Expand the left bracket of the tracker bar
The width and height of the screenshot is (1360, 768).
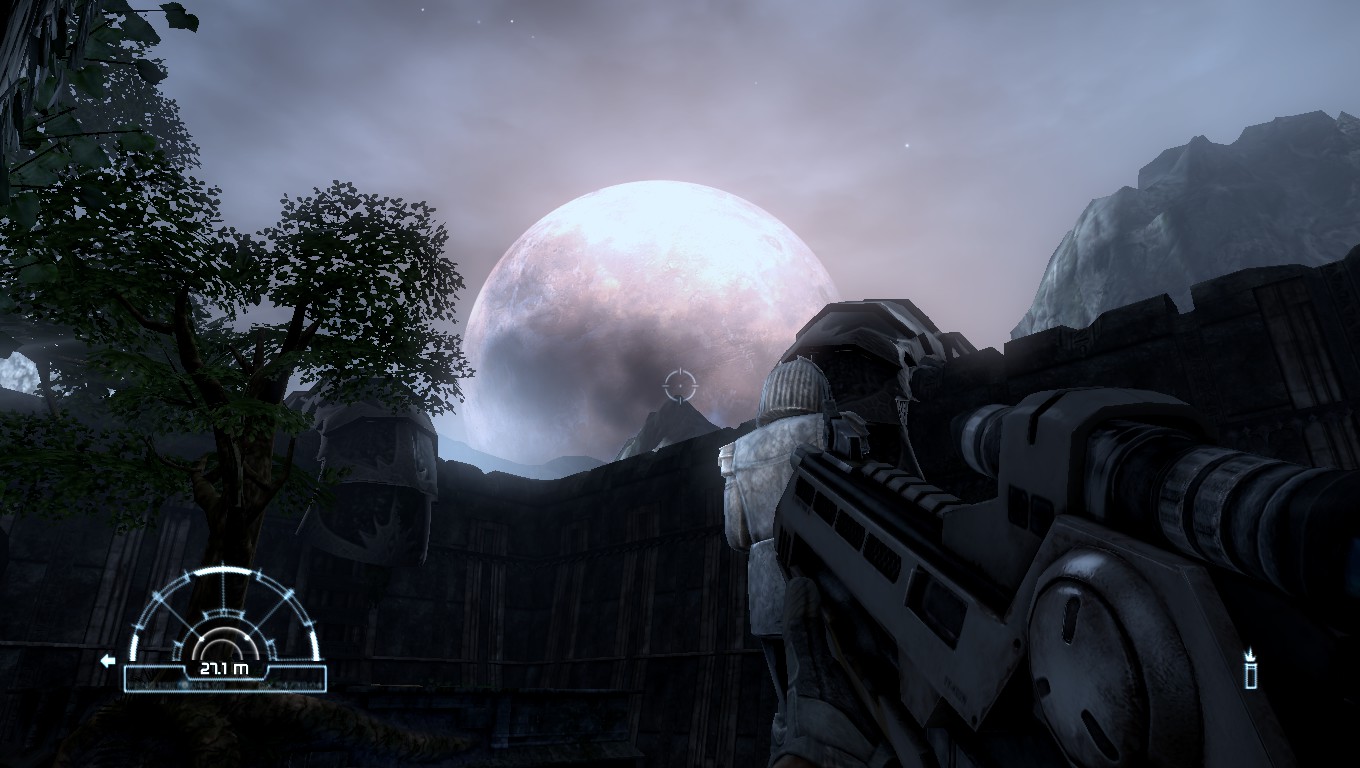128,677
